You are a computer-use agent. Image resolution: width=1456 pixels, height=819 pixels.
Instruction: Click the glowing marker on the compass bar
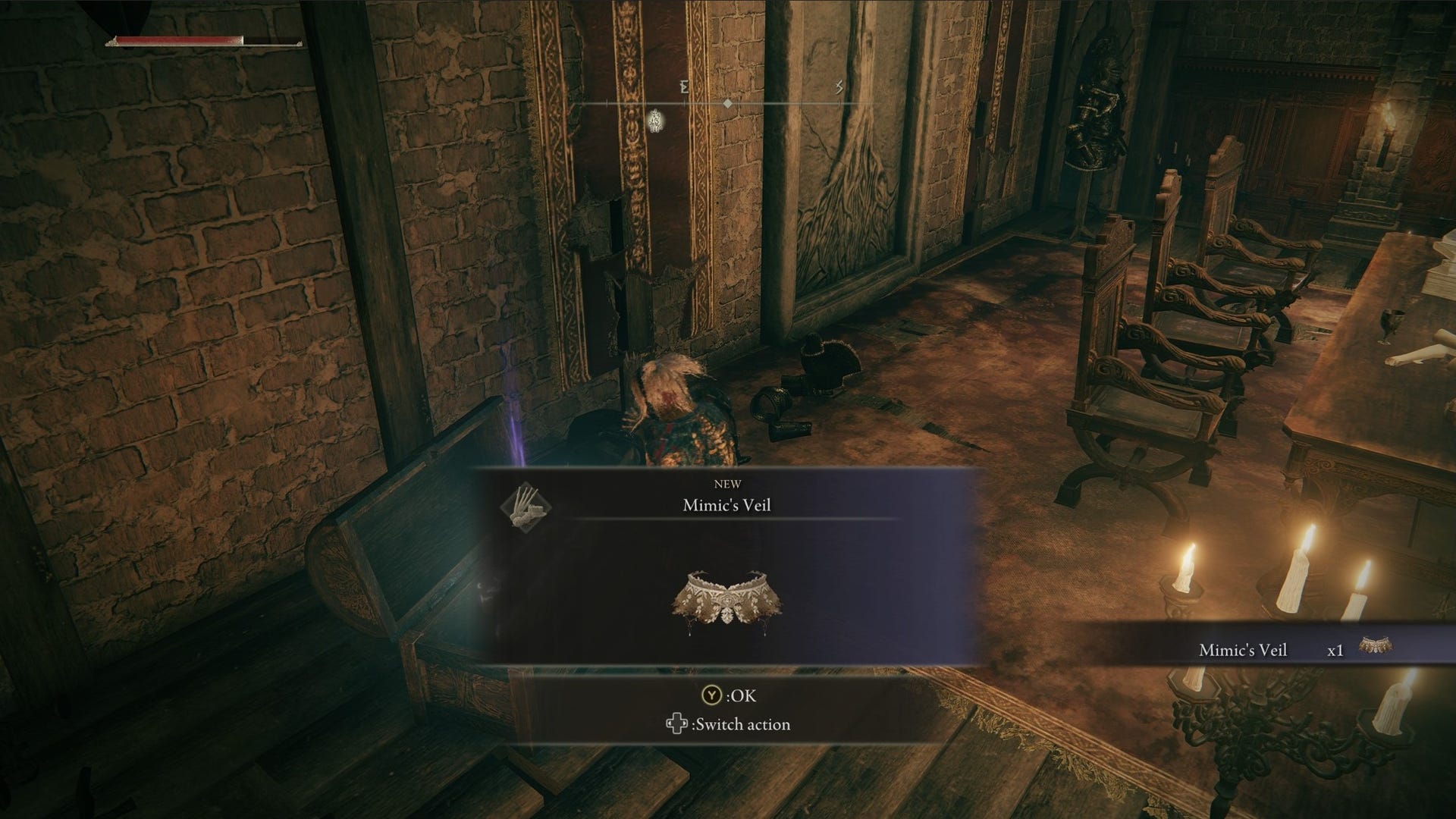pyautogui.click(x=656, y=120)
